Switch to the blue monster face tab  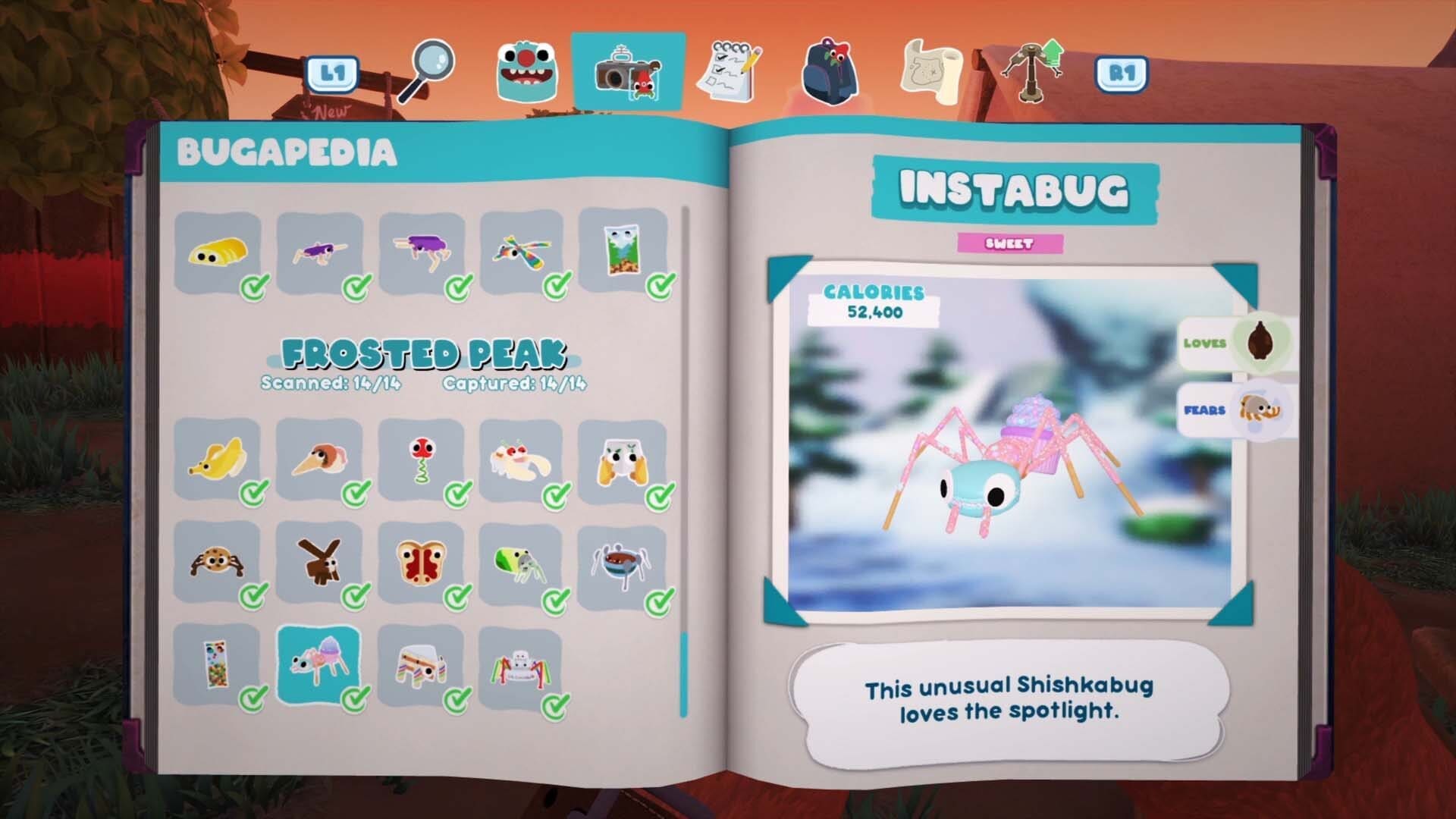pyautogui.click(x=526, y=72)
